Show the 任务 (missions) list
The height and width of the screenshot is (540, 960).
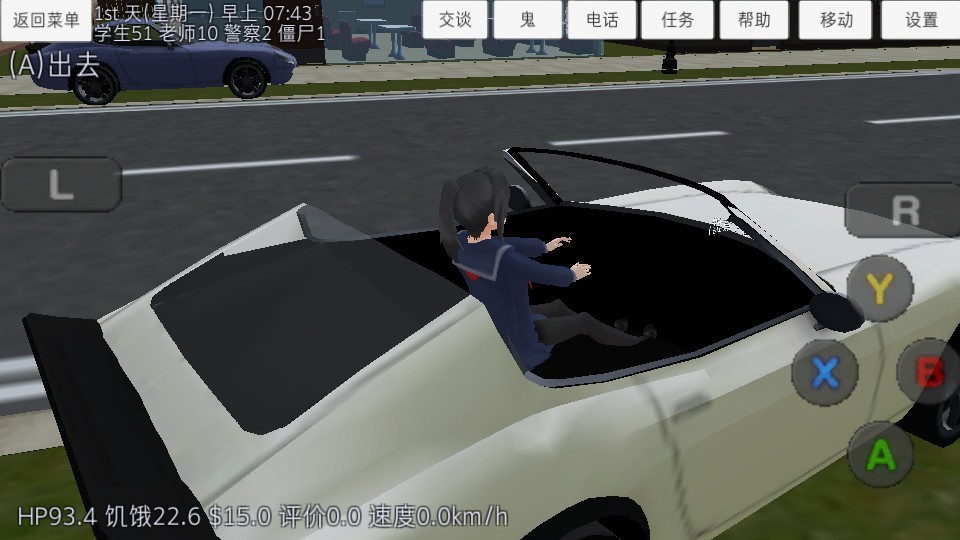point(677,20)
